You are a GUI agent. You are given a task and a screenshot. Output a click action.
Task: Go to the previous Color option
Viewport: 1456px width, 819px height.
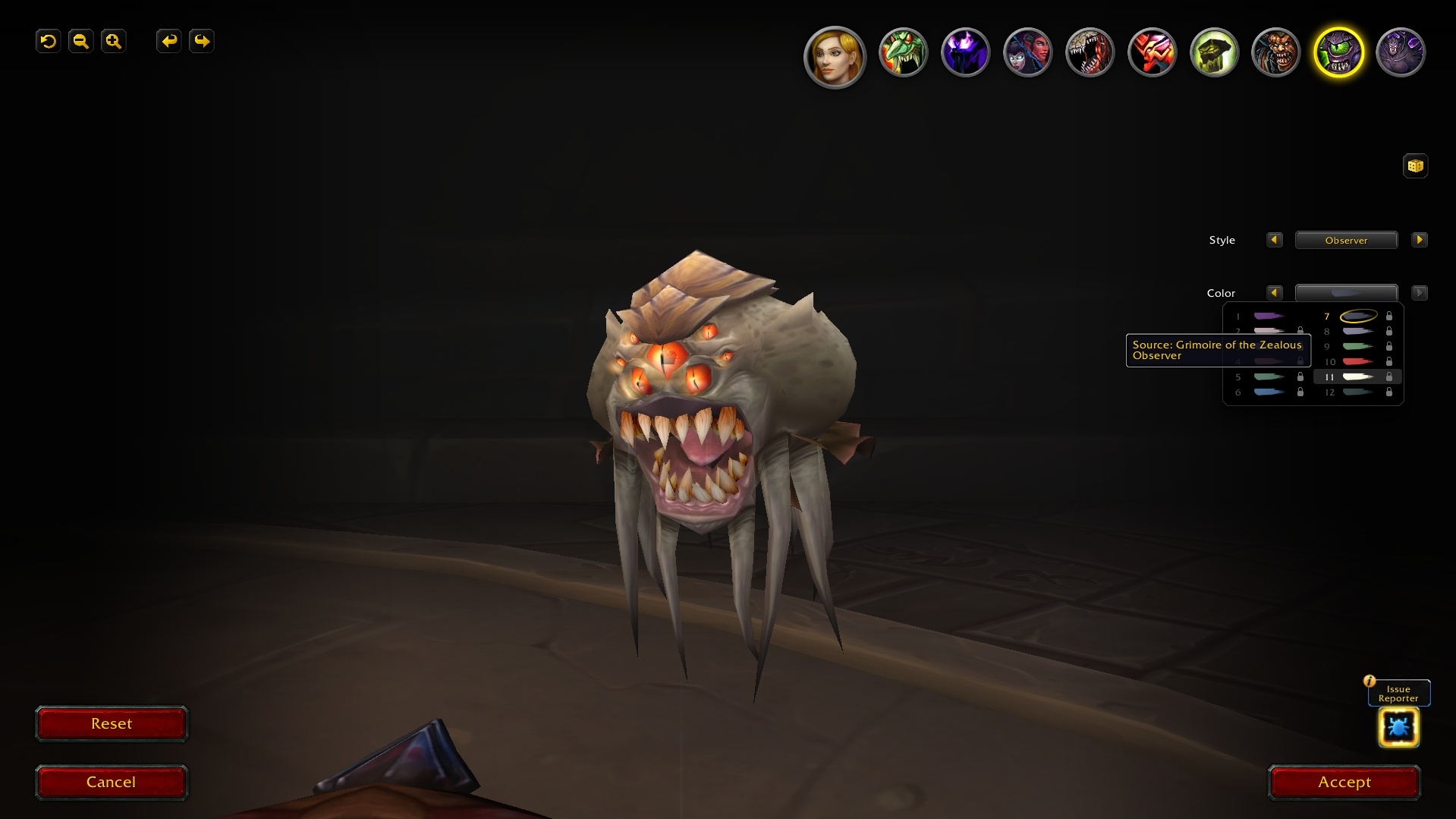[1274, 293]
